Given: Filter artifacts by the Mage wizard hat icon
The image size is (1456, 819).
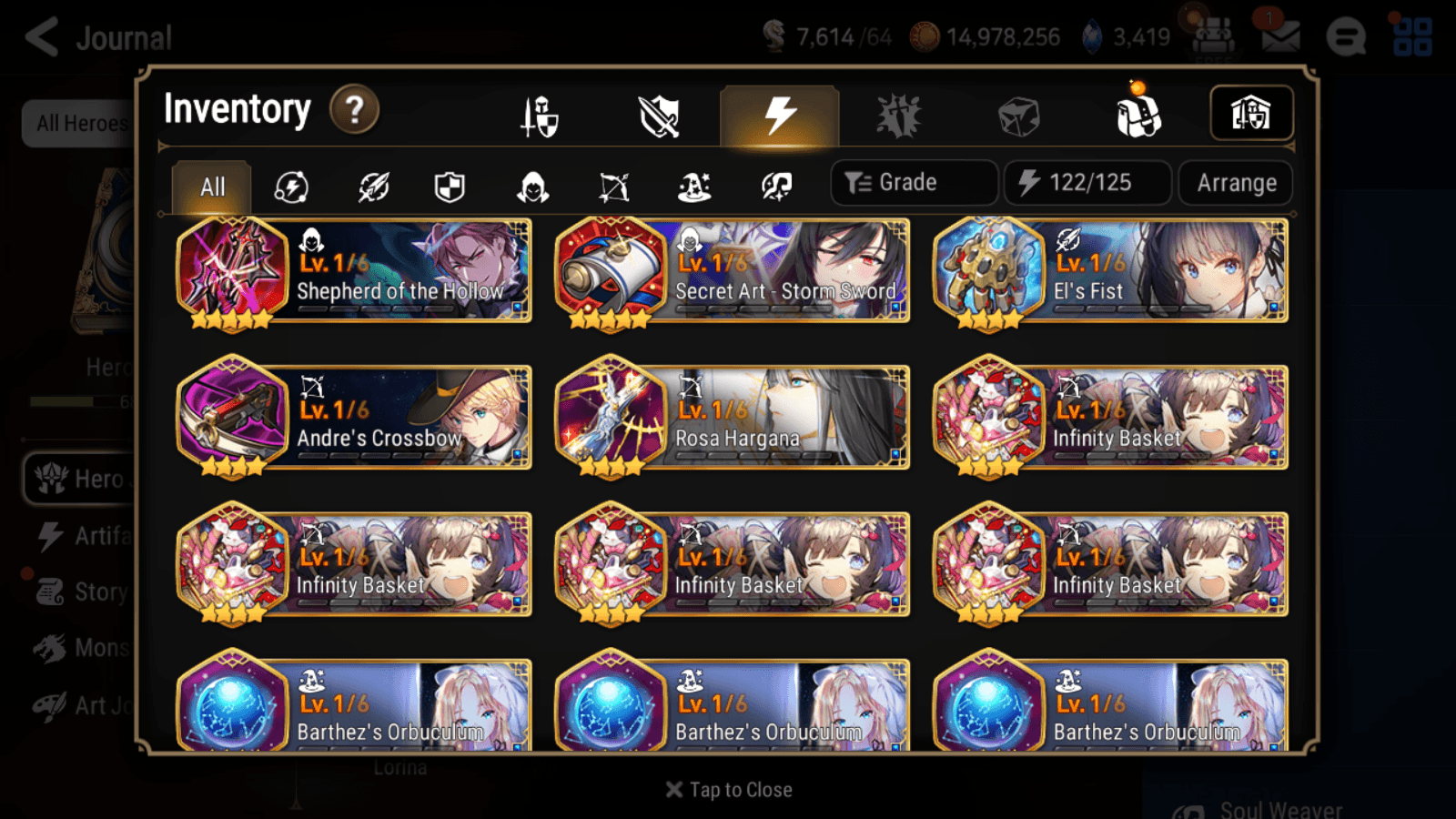Looking at the screenshot, I should click(x=694, y=187).
